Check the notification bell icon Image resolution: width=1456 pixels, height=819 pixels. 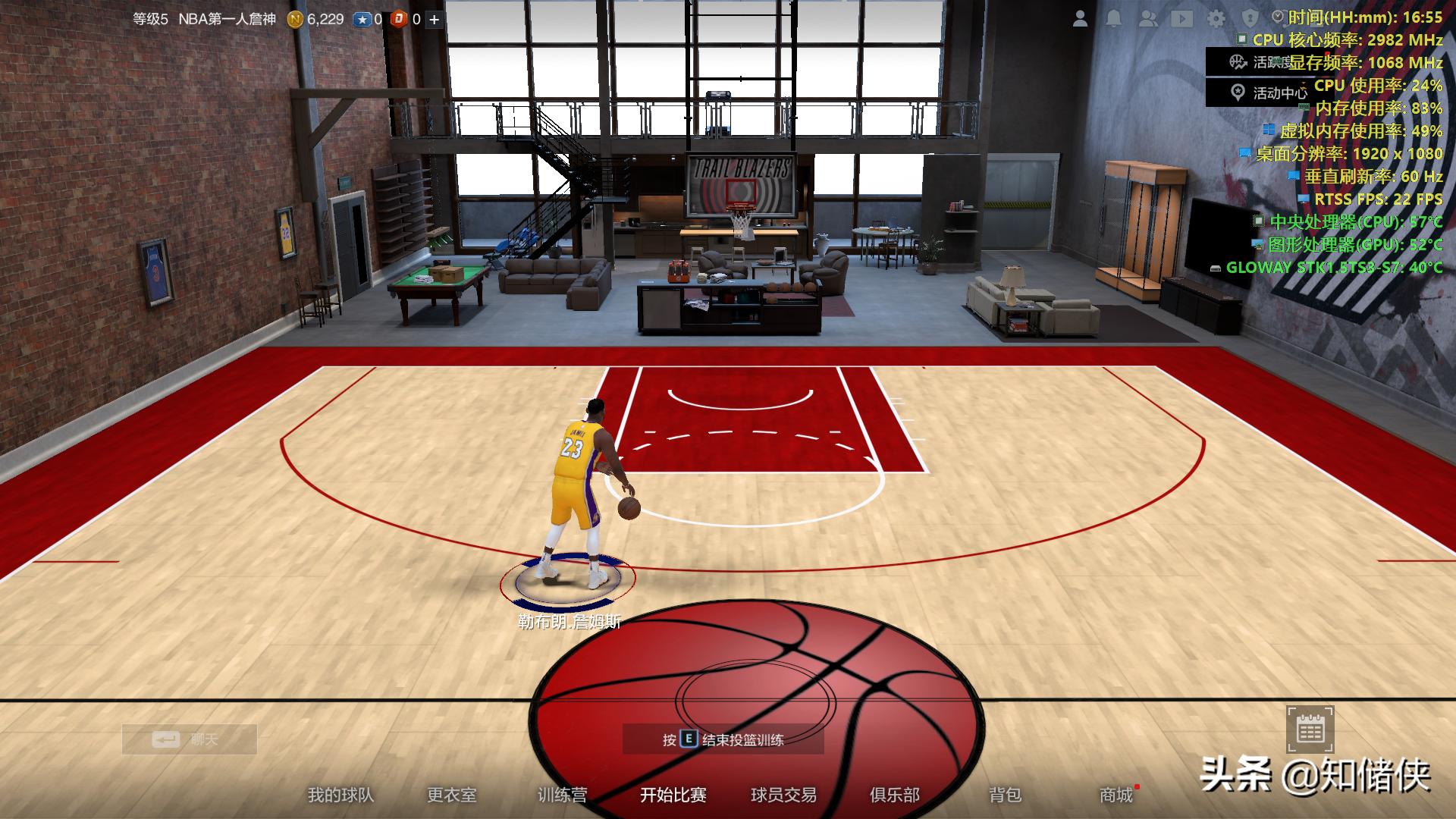(x=1114, y=19)
